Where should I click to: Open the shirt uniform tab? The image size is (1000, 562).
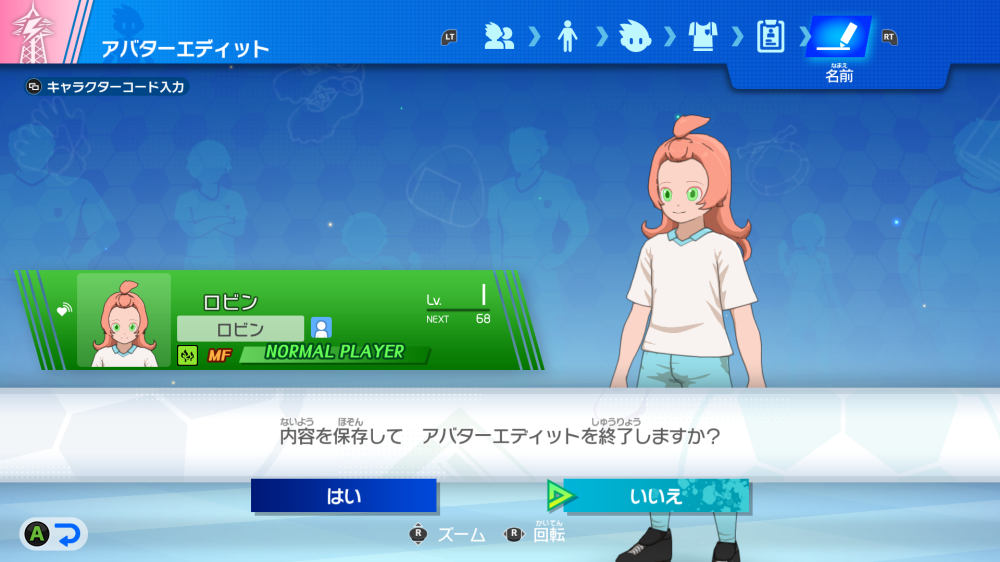(703, 38)
